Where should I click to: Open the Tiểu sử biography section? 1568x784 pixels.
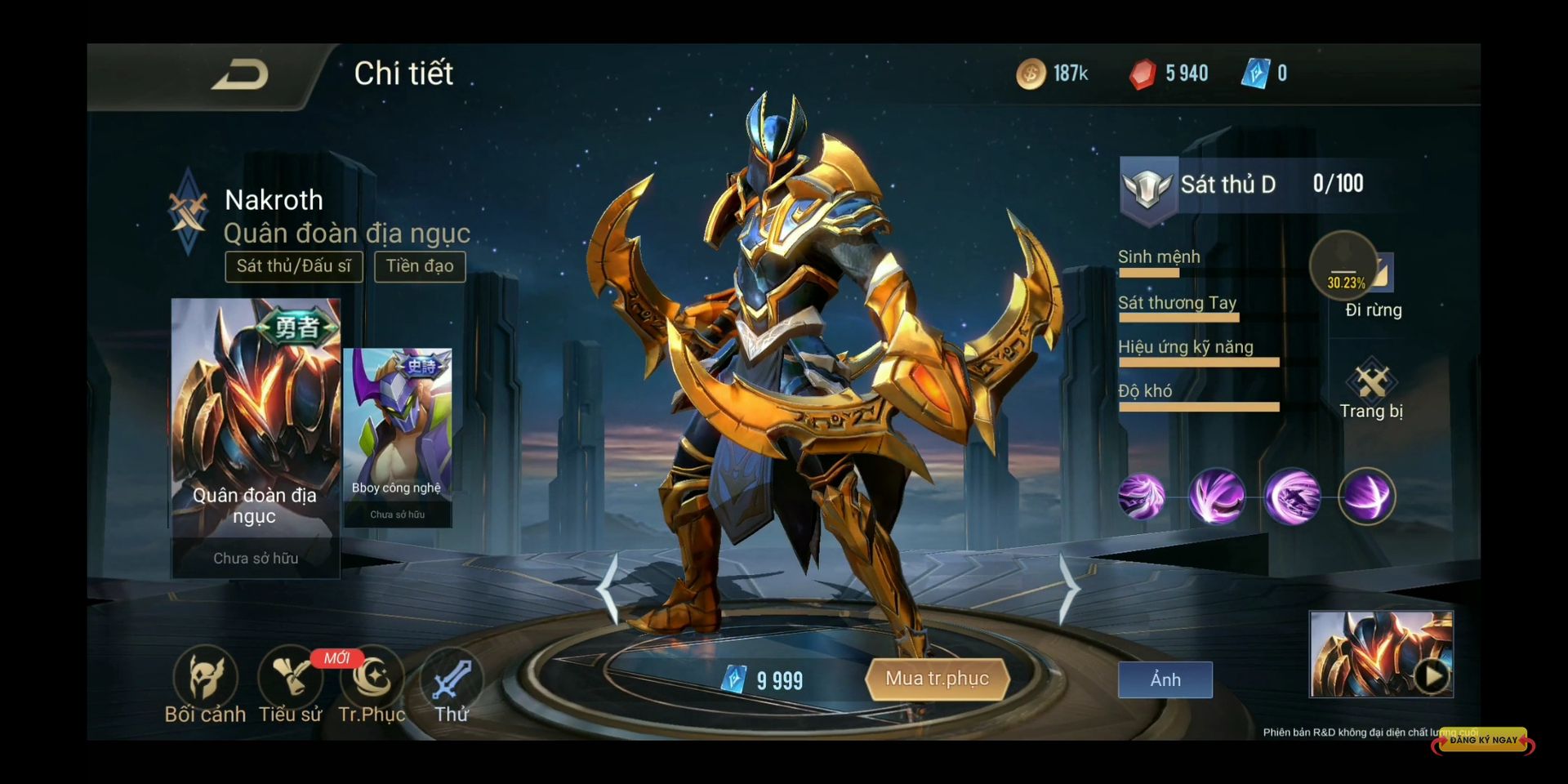tap(290, 686)
